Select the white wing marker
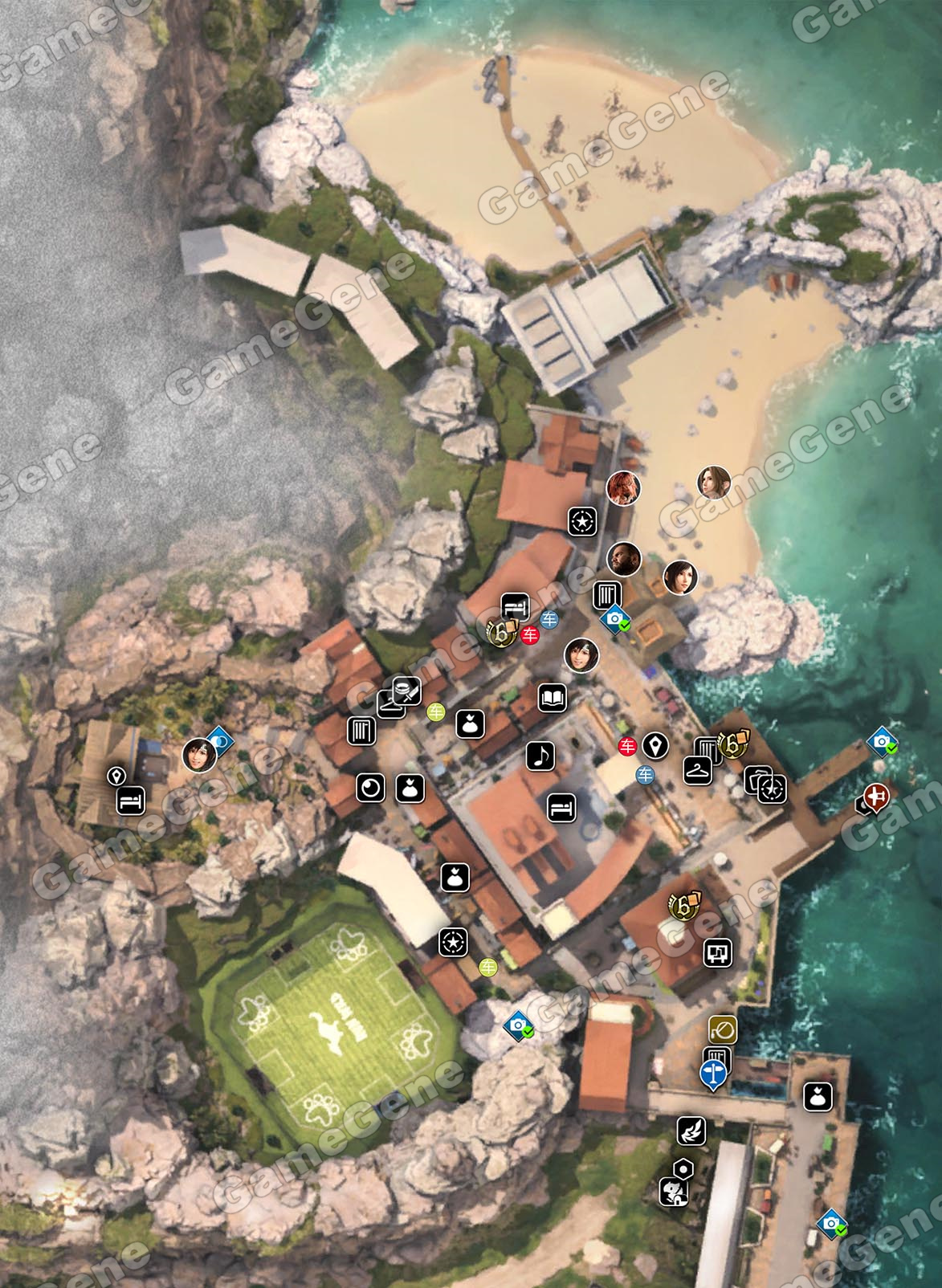 [691, 1131]
